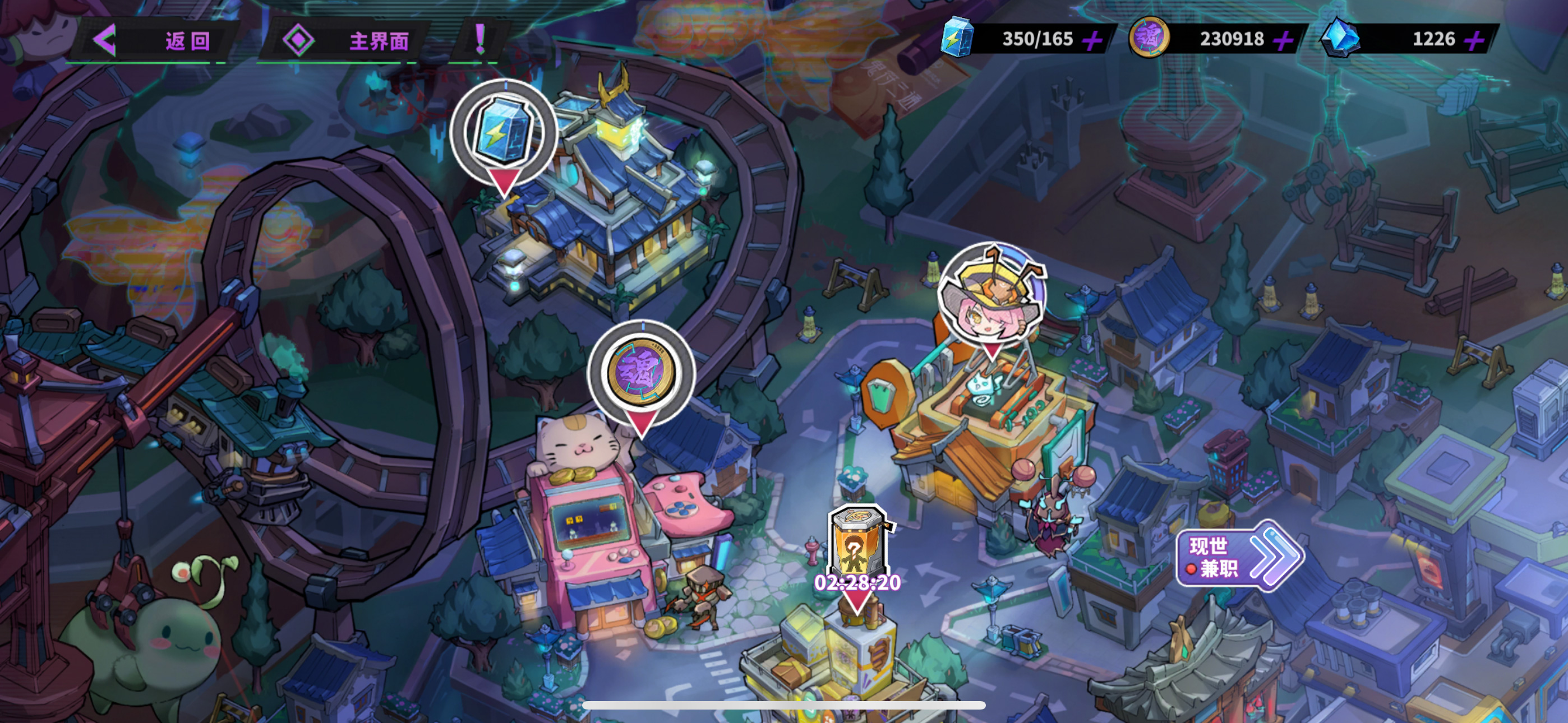Buy more soul coins with the plus
This screenshot has width=1568, height=723.
[1283, 41]
